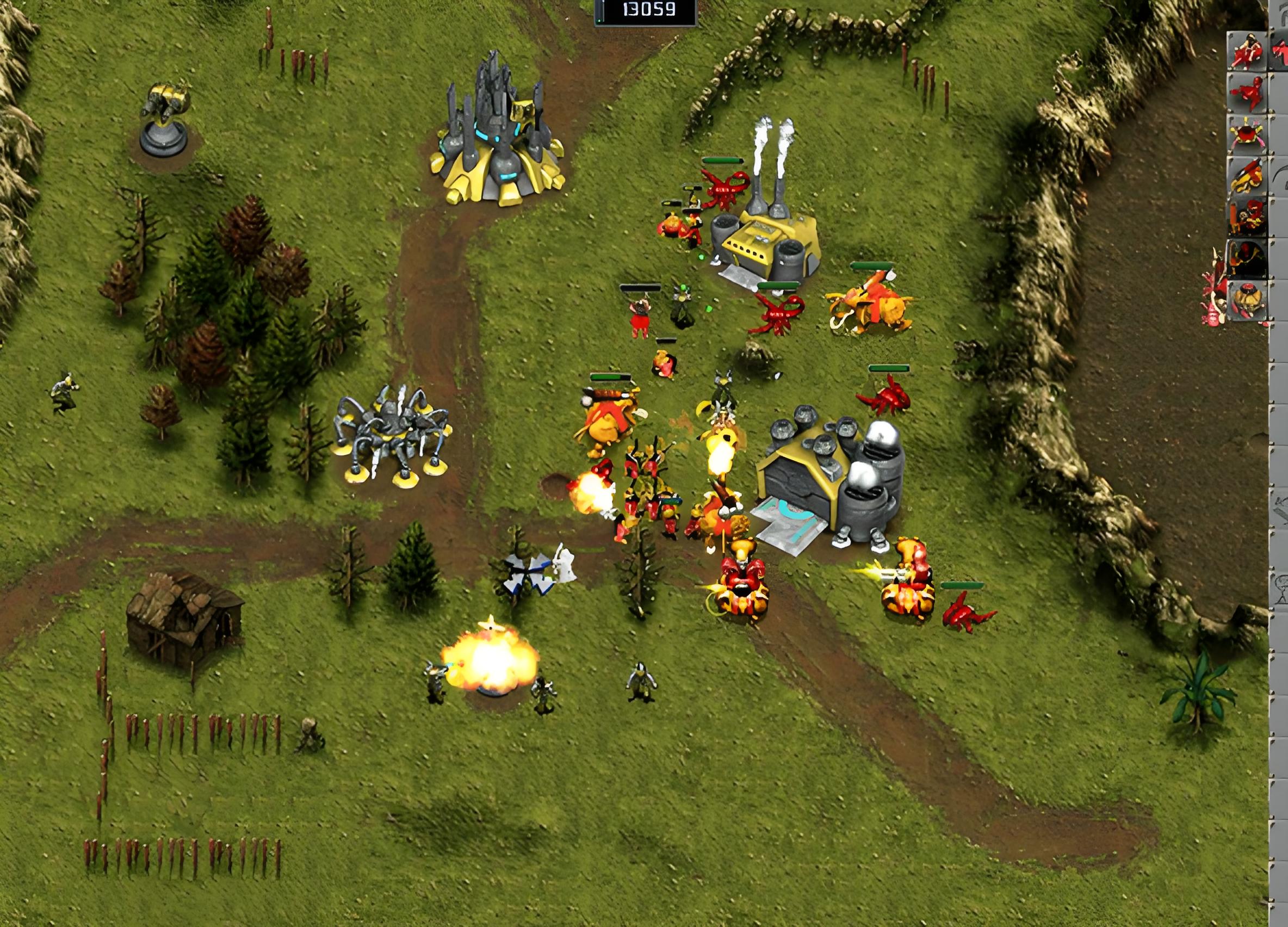1288x927 pixels.
Task: Queue the red crab unit with pink legs
Action: (x=1247, y=134)
